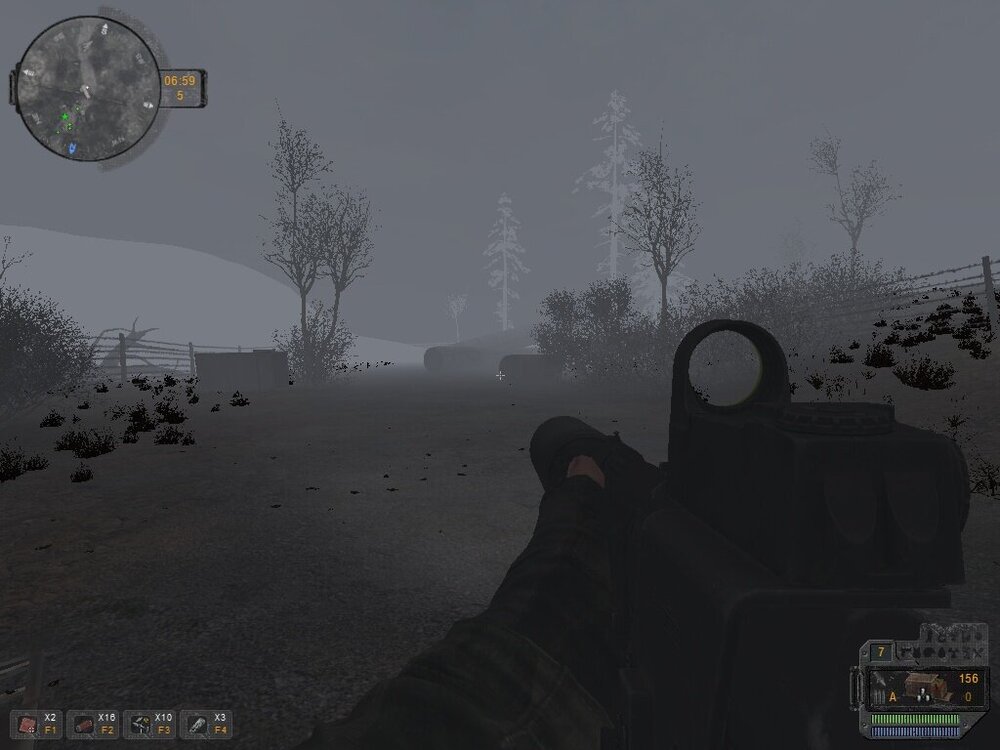Use the F4 quick slot with 3 items
The height and width of the screenshot is (750, 1000).
point(198,725)
